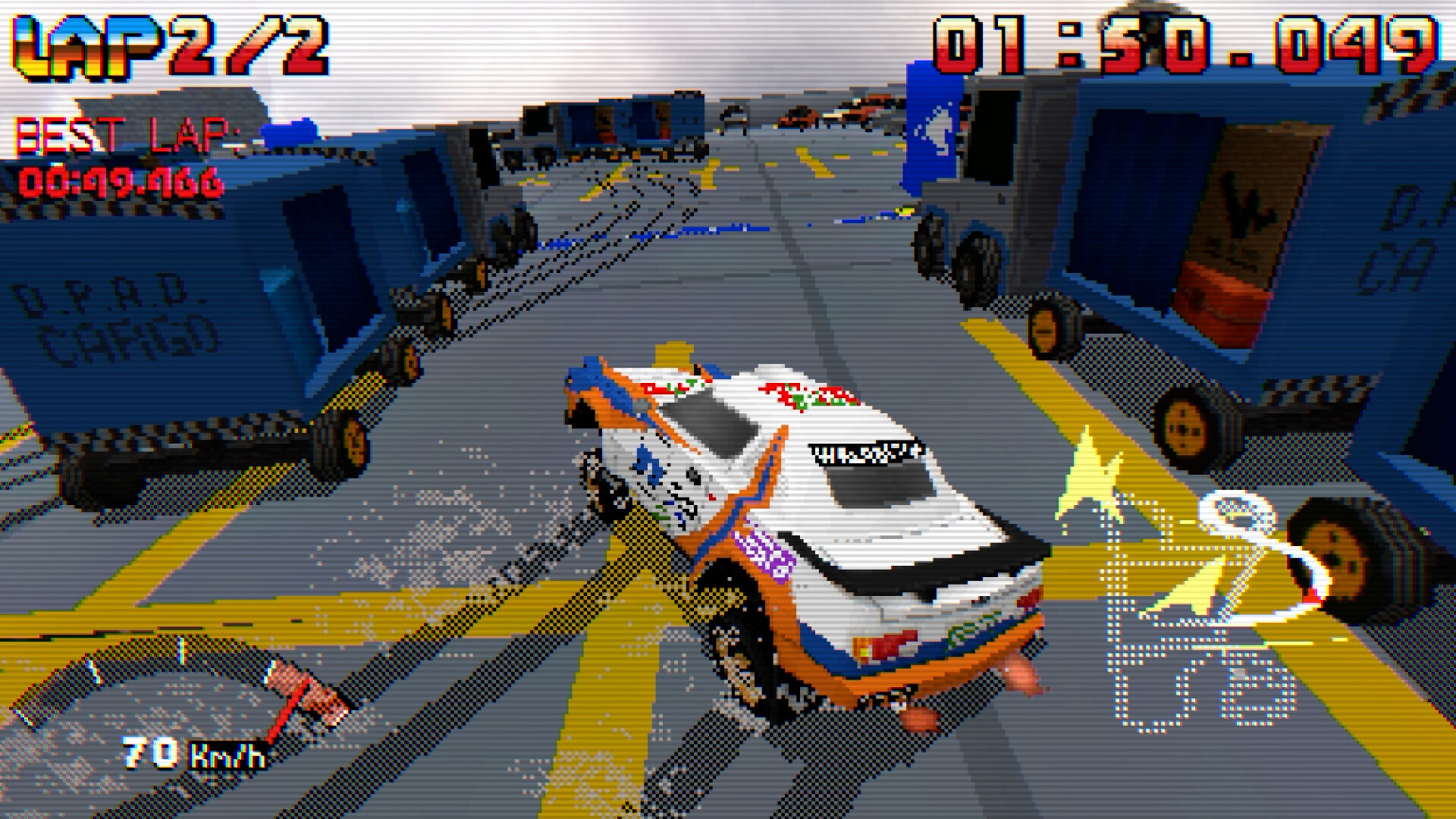Image resolution: width=1456 pixels, height=819 pixels.
Task: Toggle the Km/h speed unit readout
Action: coord(227,755)
